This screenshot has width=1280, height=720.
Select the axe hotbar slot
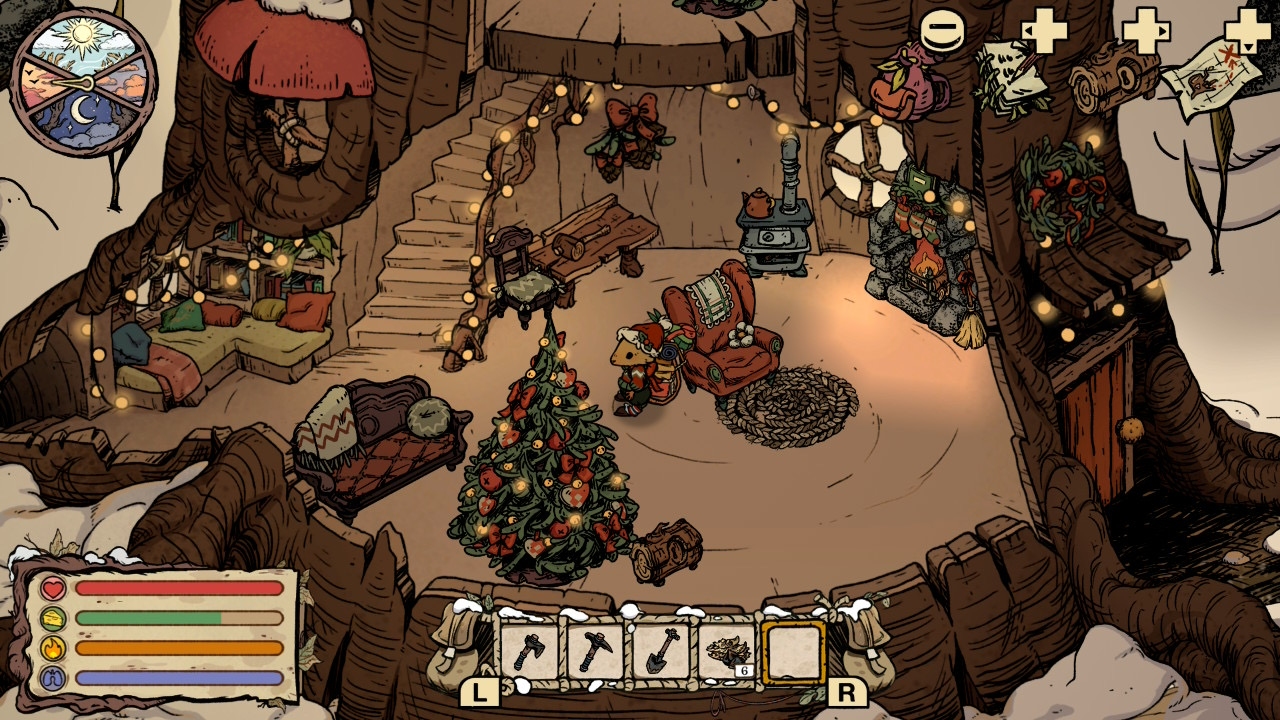(528, 652)
